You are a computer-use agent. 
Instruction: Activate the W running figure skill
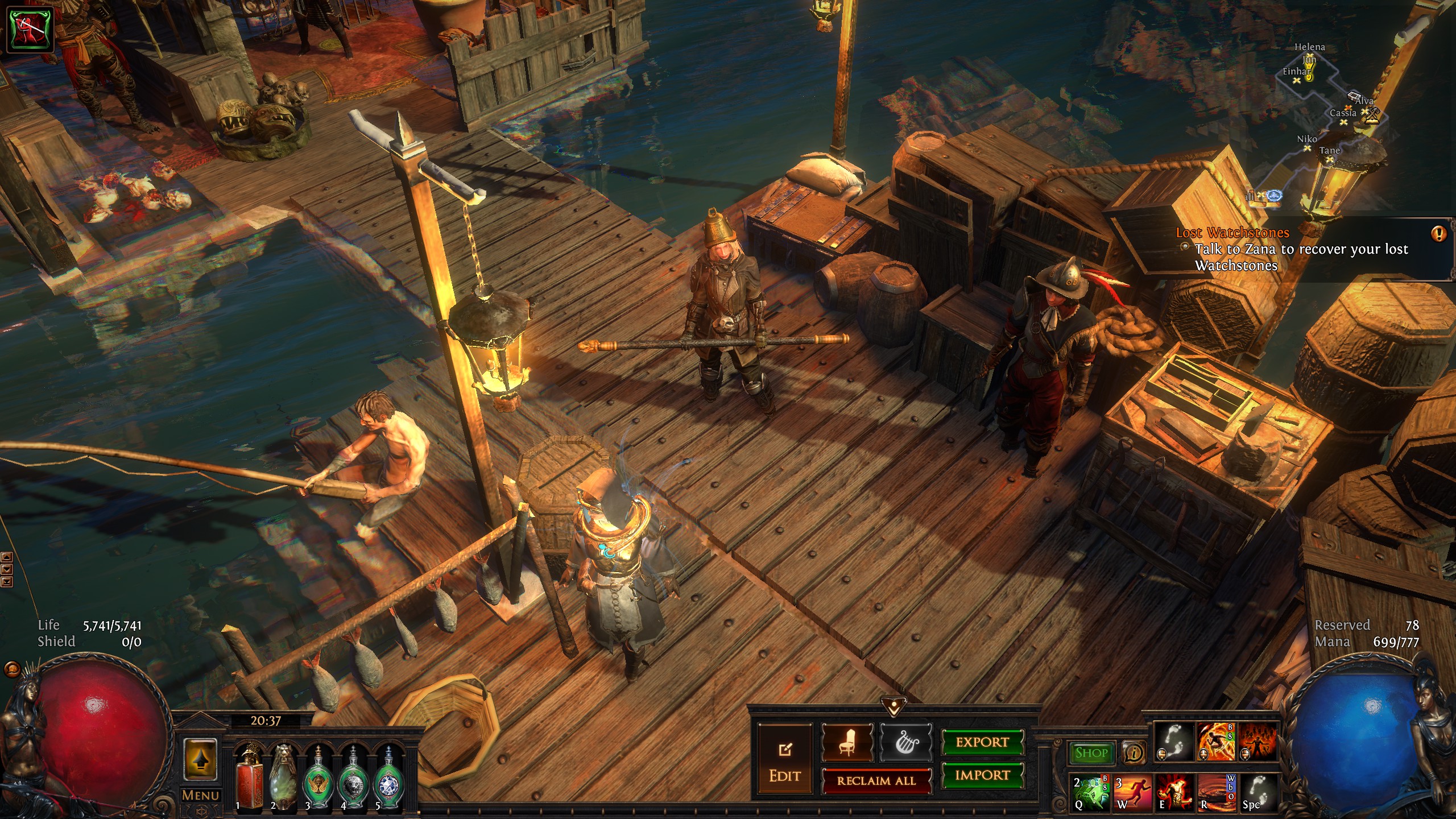[1132, 792]
